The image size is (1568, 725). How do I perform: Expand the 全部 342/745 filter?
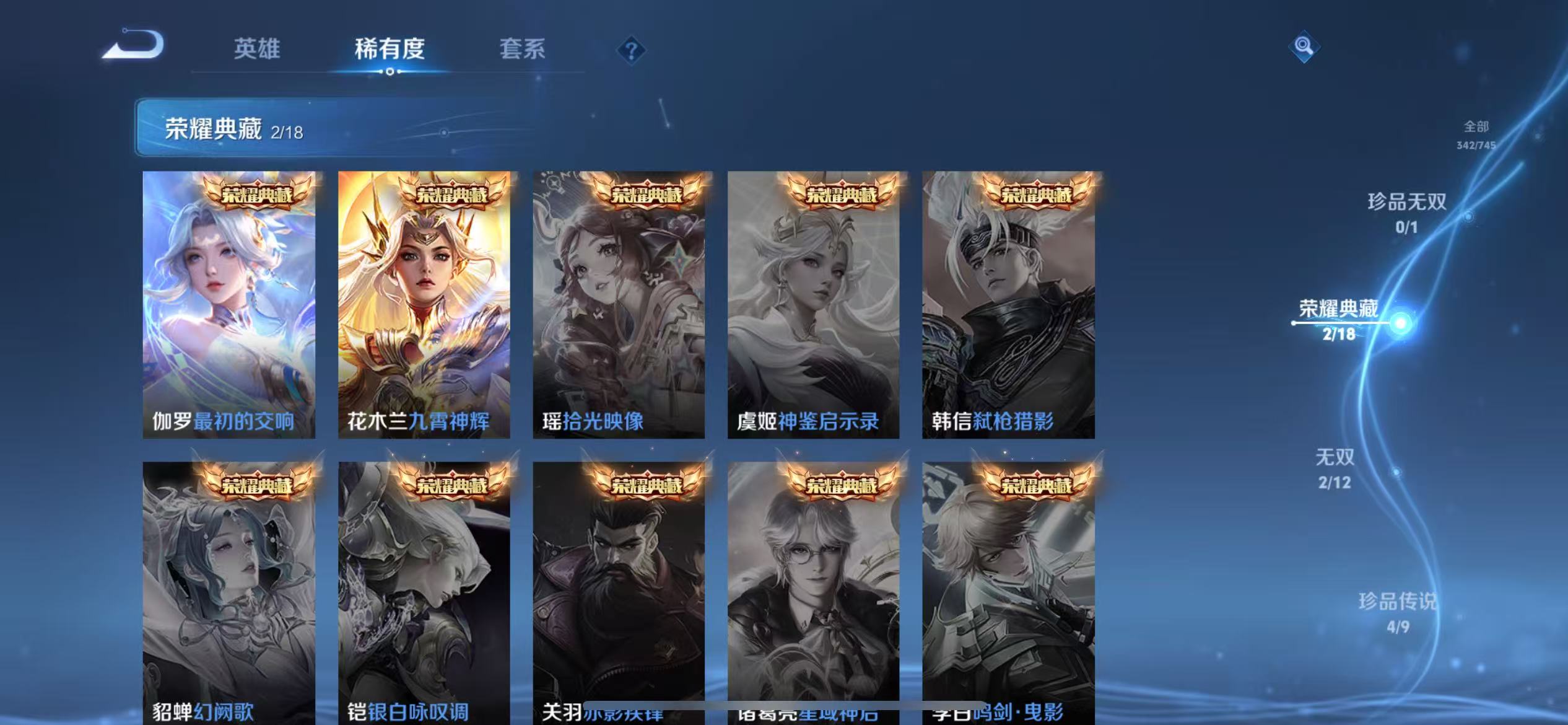pyautogui.click(x=1477, y=135)
